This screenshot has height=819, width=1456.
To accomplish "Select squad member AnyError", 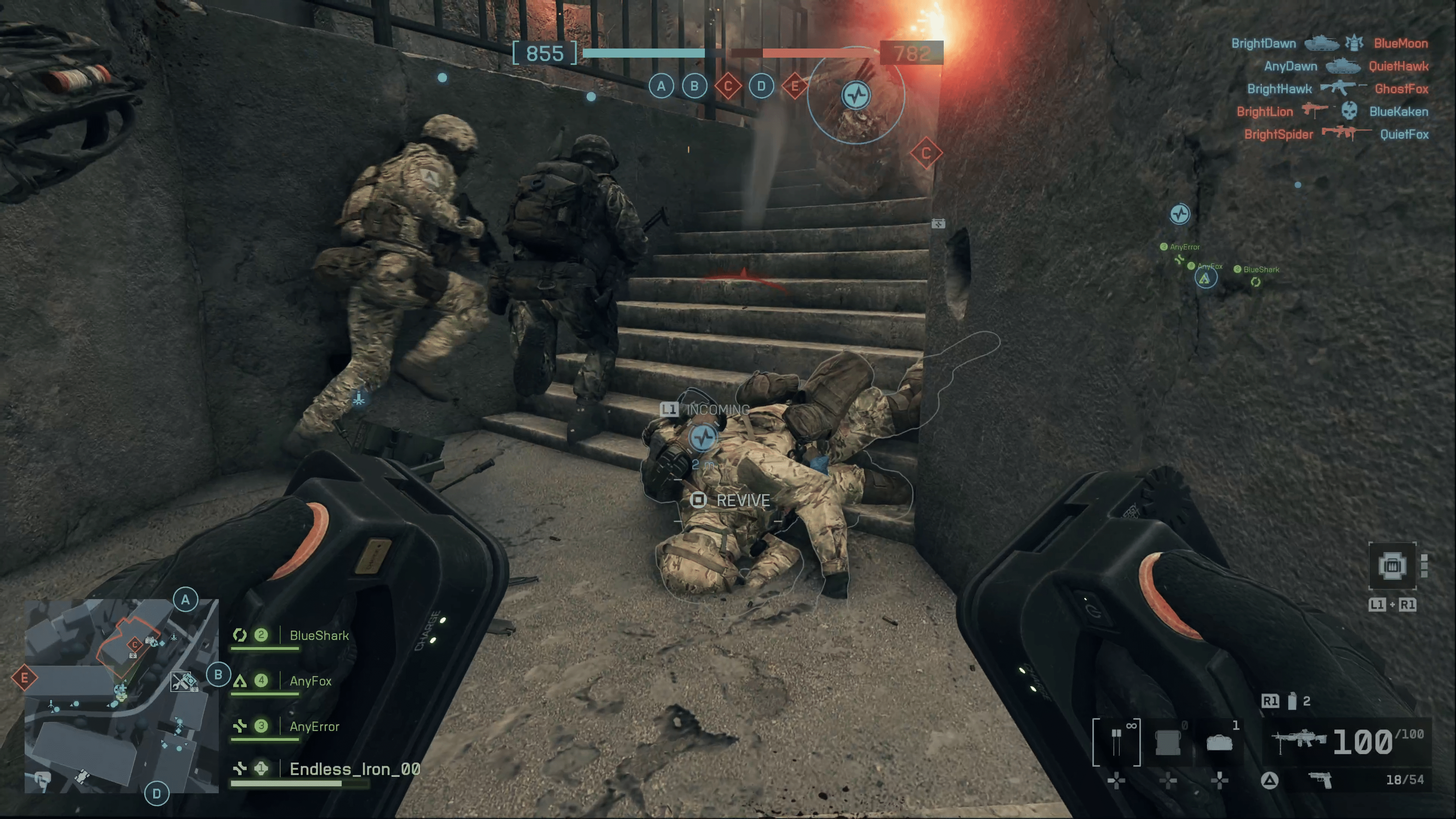I will [x=314, y=727].
